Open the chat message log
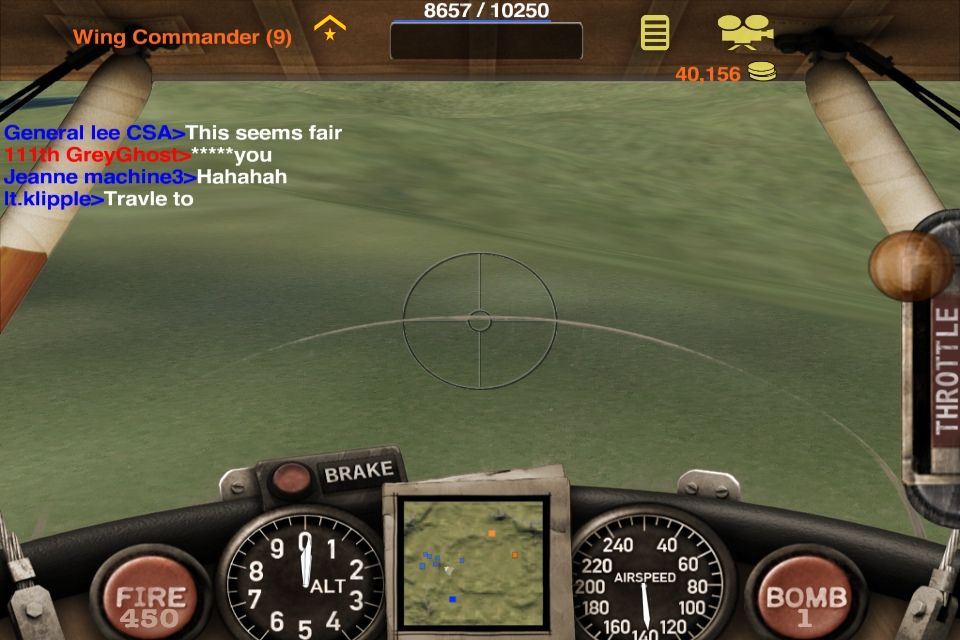 [175, 165]
